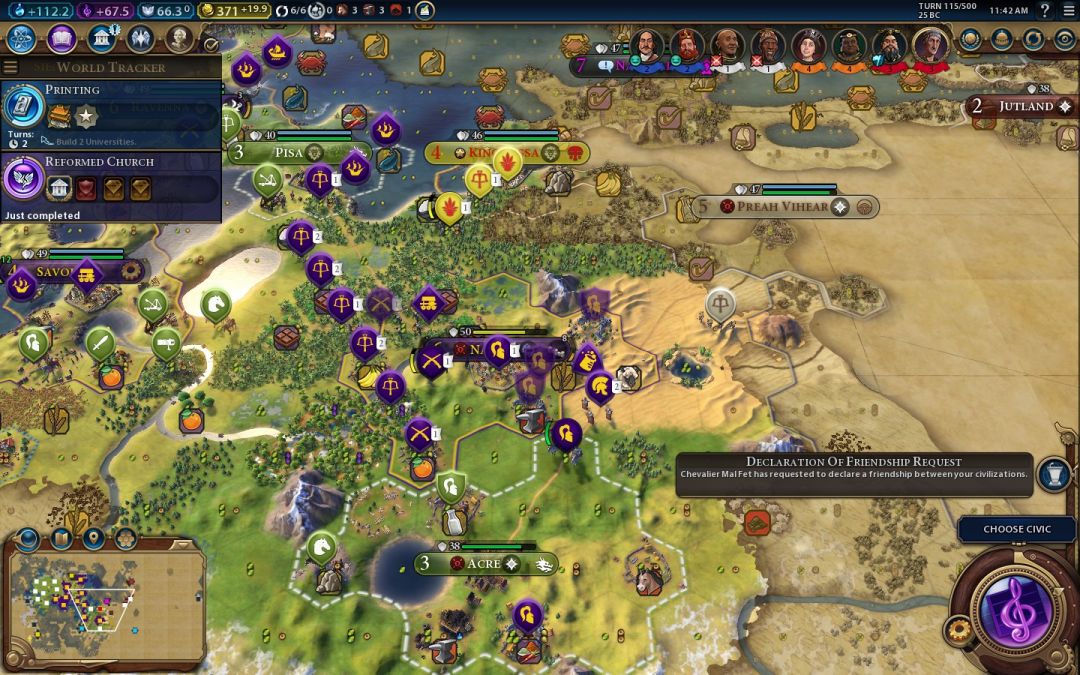Image resolution: width=1080 pixels, height=675 pixels.
Task: Open the Religion screen
Action: (x=140, y=39)
